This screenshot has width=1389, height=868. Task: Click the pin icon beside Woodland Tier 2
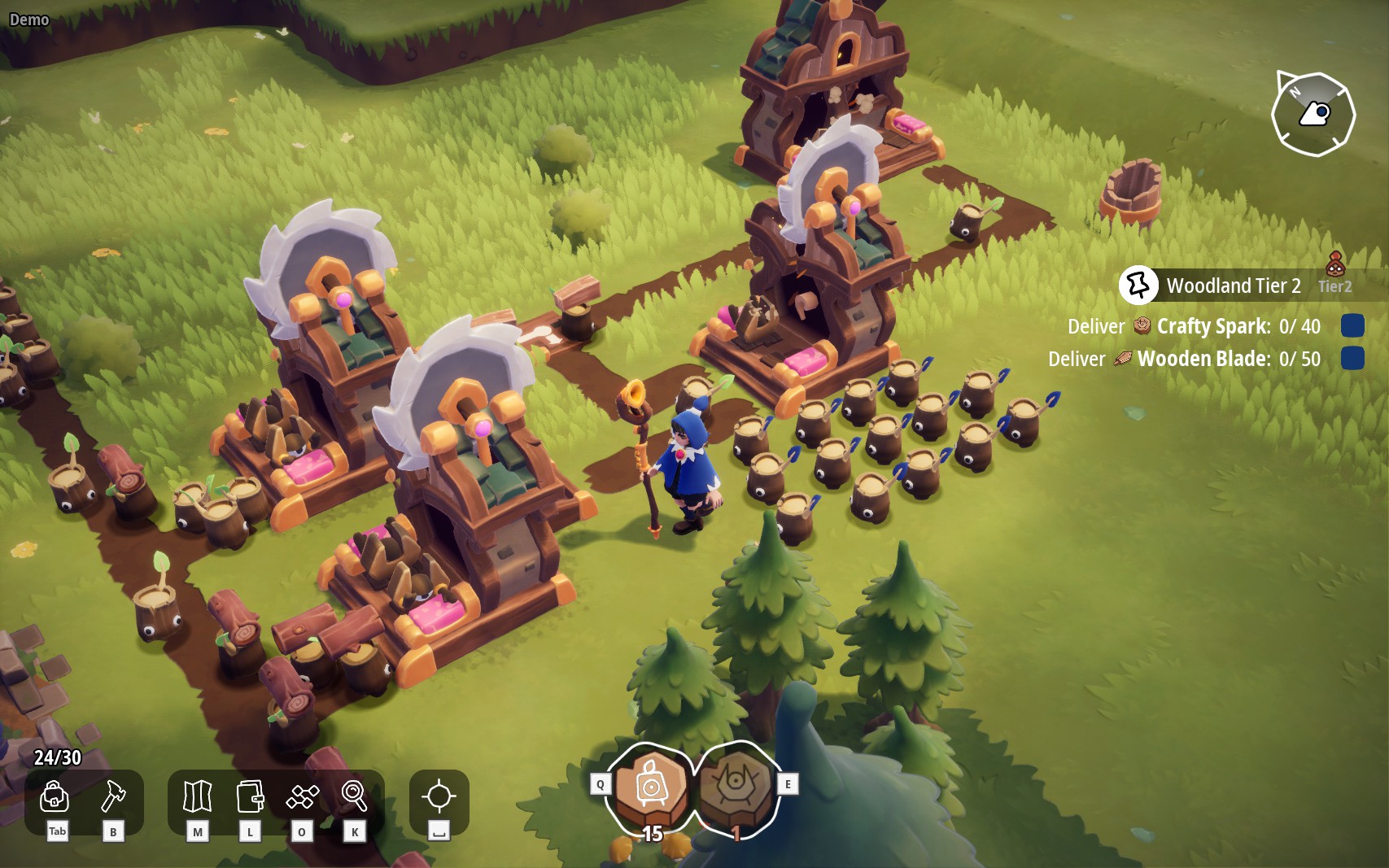[1138, 286]
